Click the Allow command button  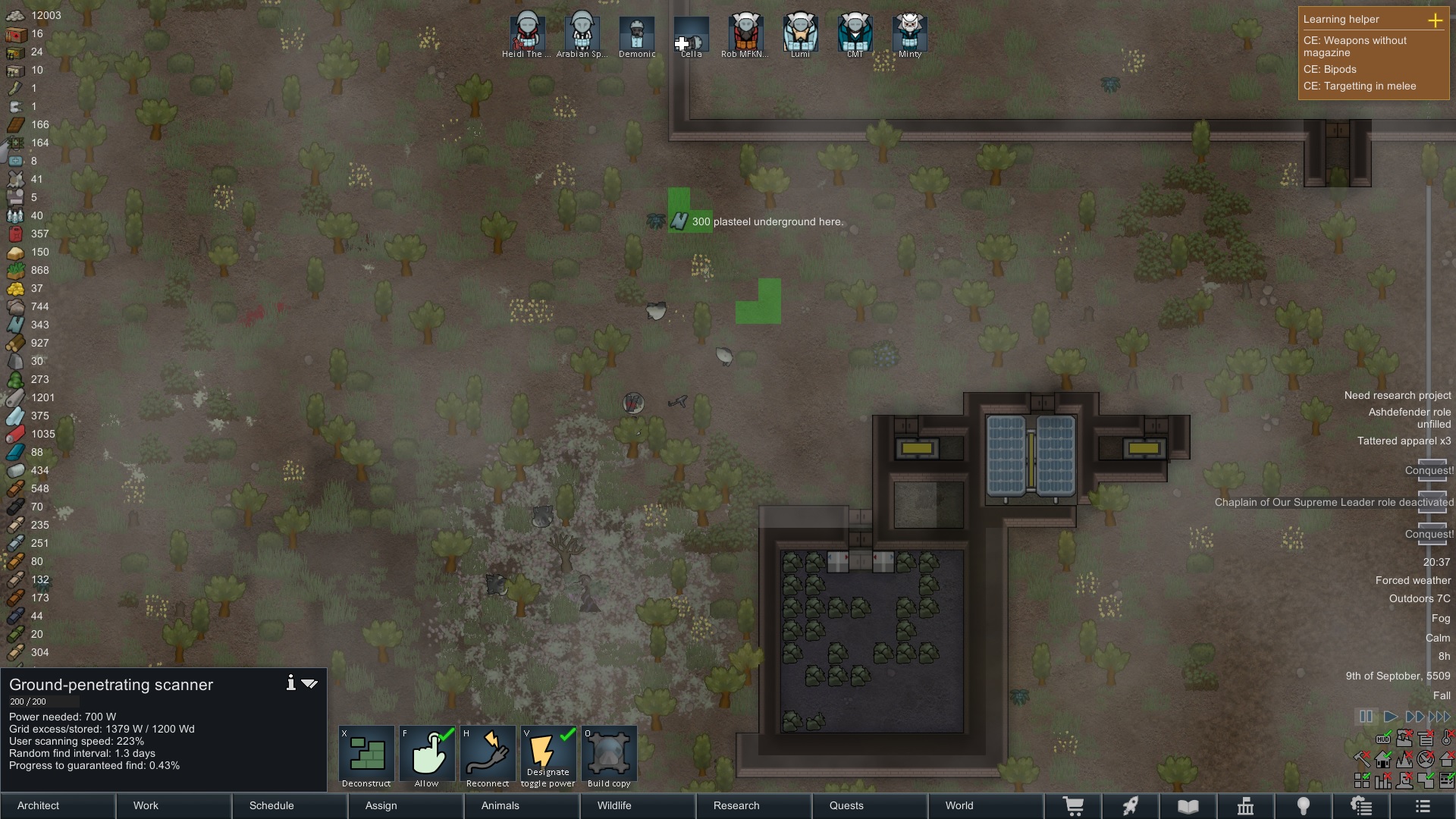(427, 755)
